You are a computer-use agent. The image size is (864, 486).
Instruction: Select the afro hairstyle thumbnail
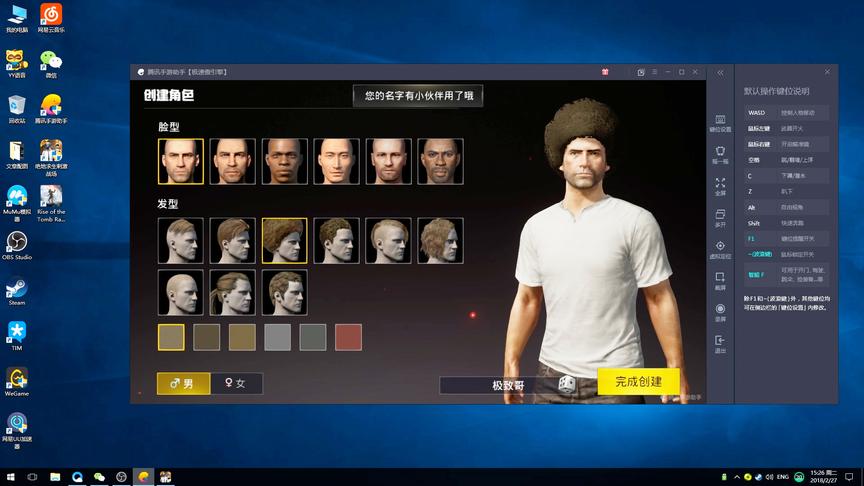pyautogui.click(x=284, y=241)
